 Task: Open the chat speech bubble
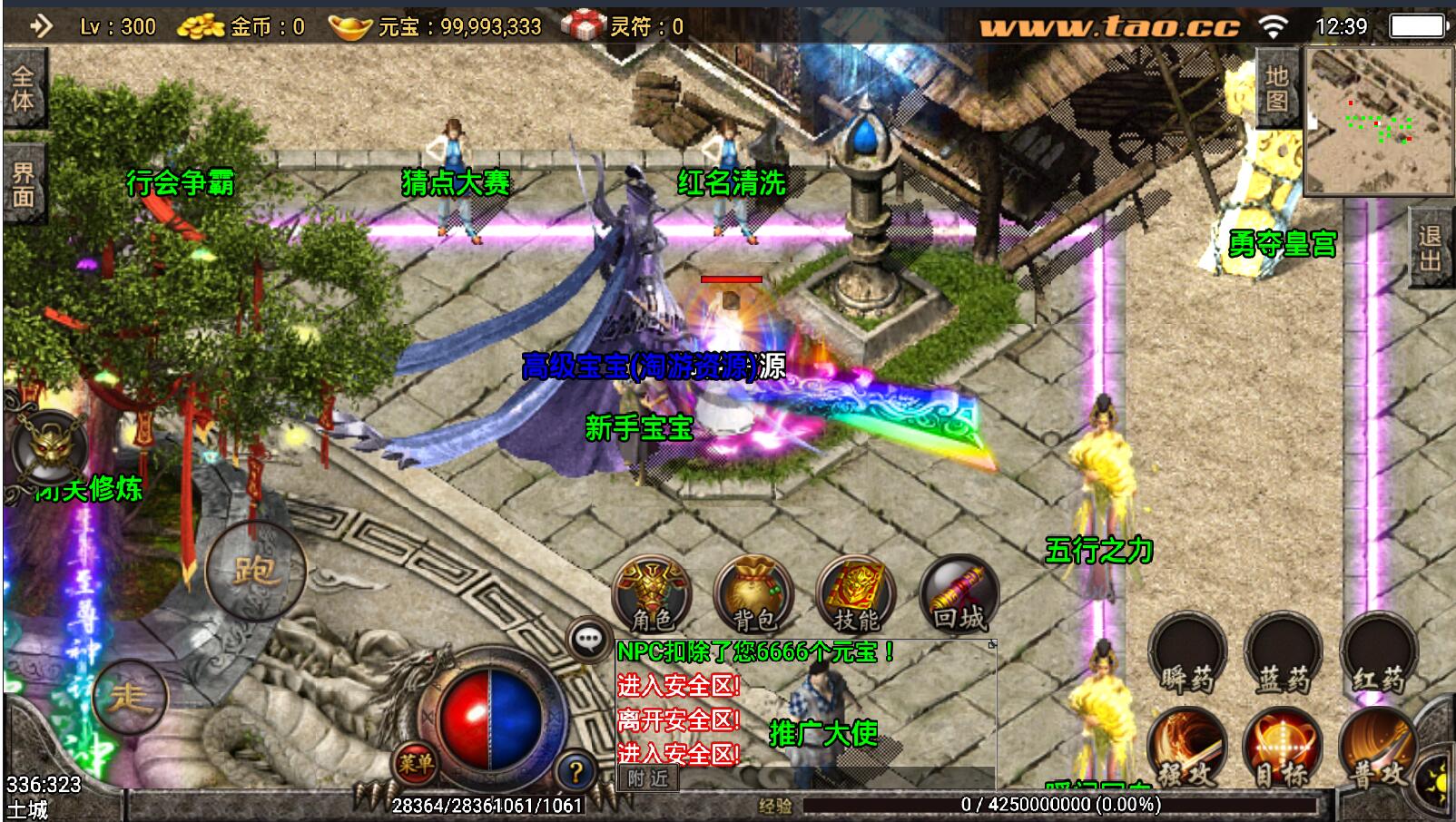tap(588, 640)
